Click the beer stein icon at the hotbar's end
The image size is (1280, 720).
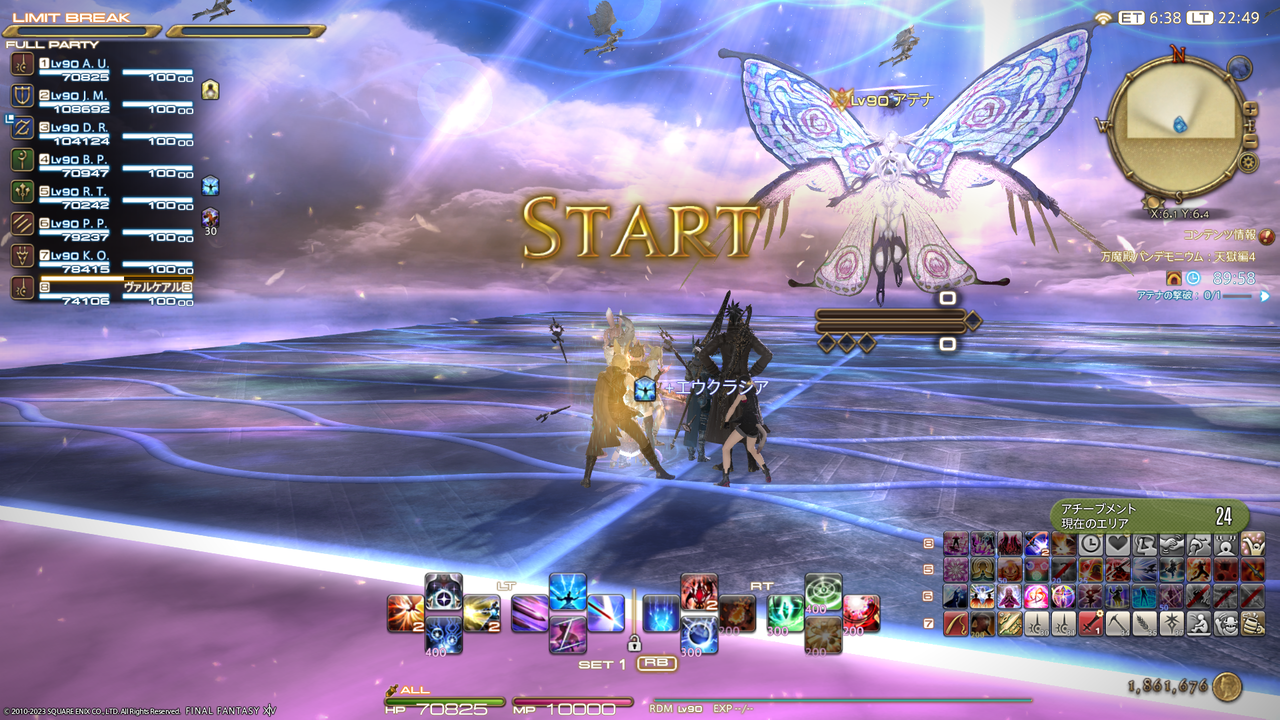[x=1254, y=624]
